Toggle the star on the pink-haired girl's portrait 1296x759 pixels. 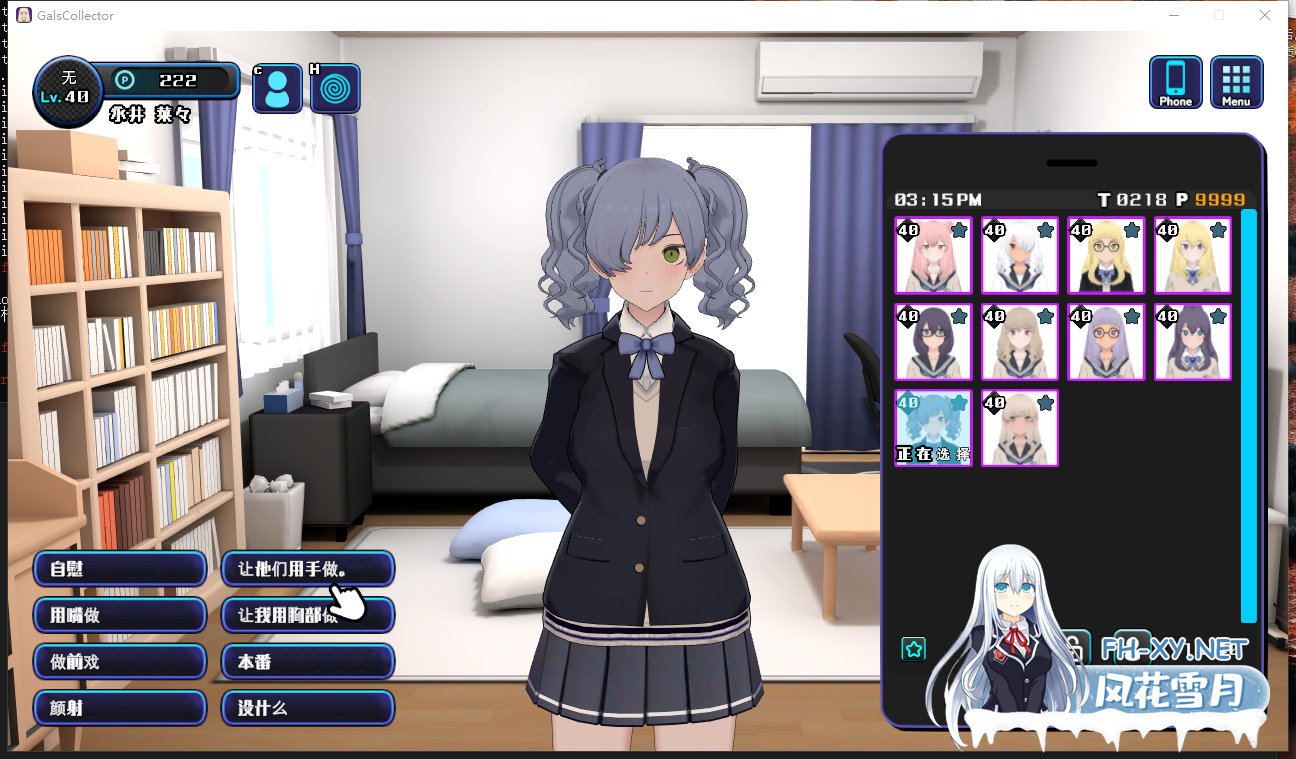[x=959, y=229]
